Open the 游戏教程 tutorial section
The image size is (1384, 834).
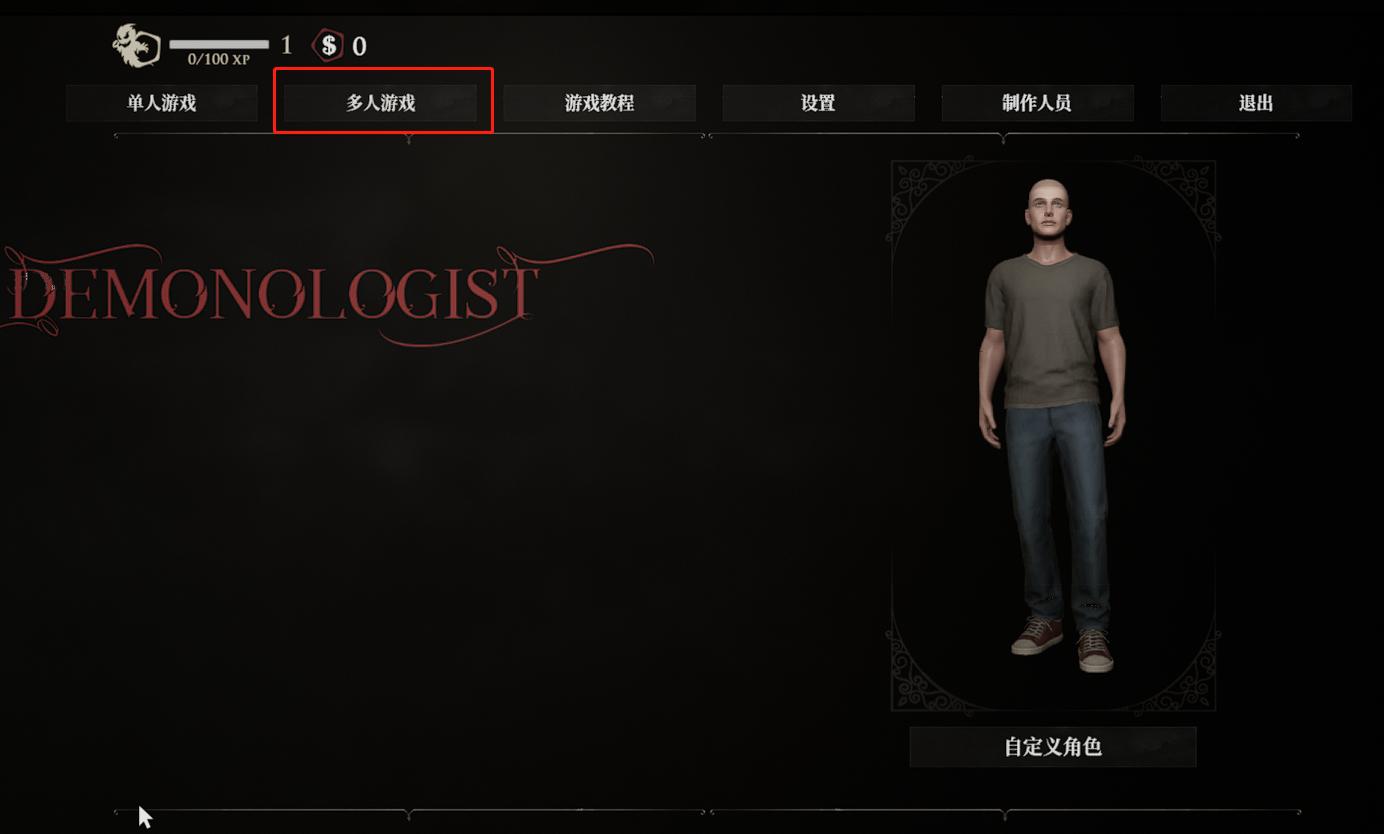pos(600,102)
